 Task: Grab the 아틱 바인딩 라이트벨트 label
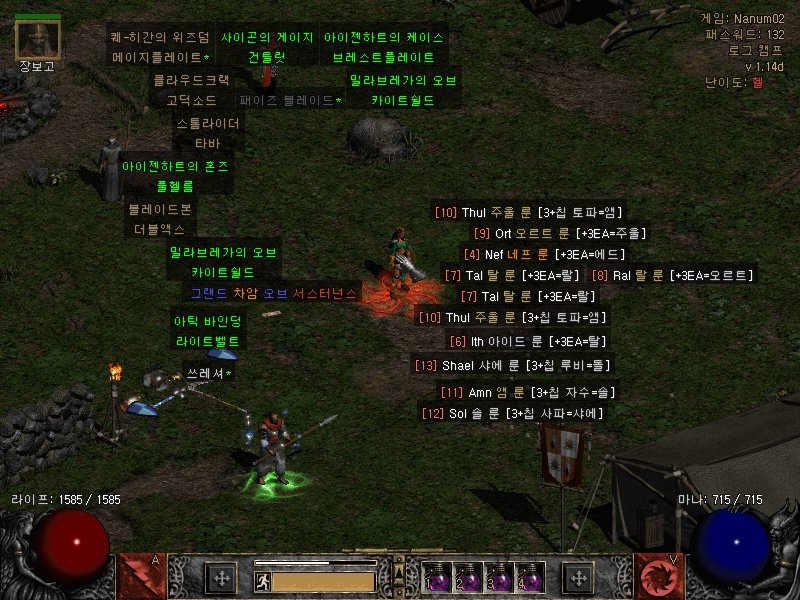pyautogui.click(x=208, y=331)
